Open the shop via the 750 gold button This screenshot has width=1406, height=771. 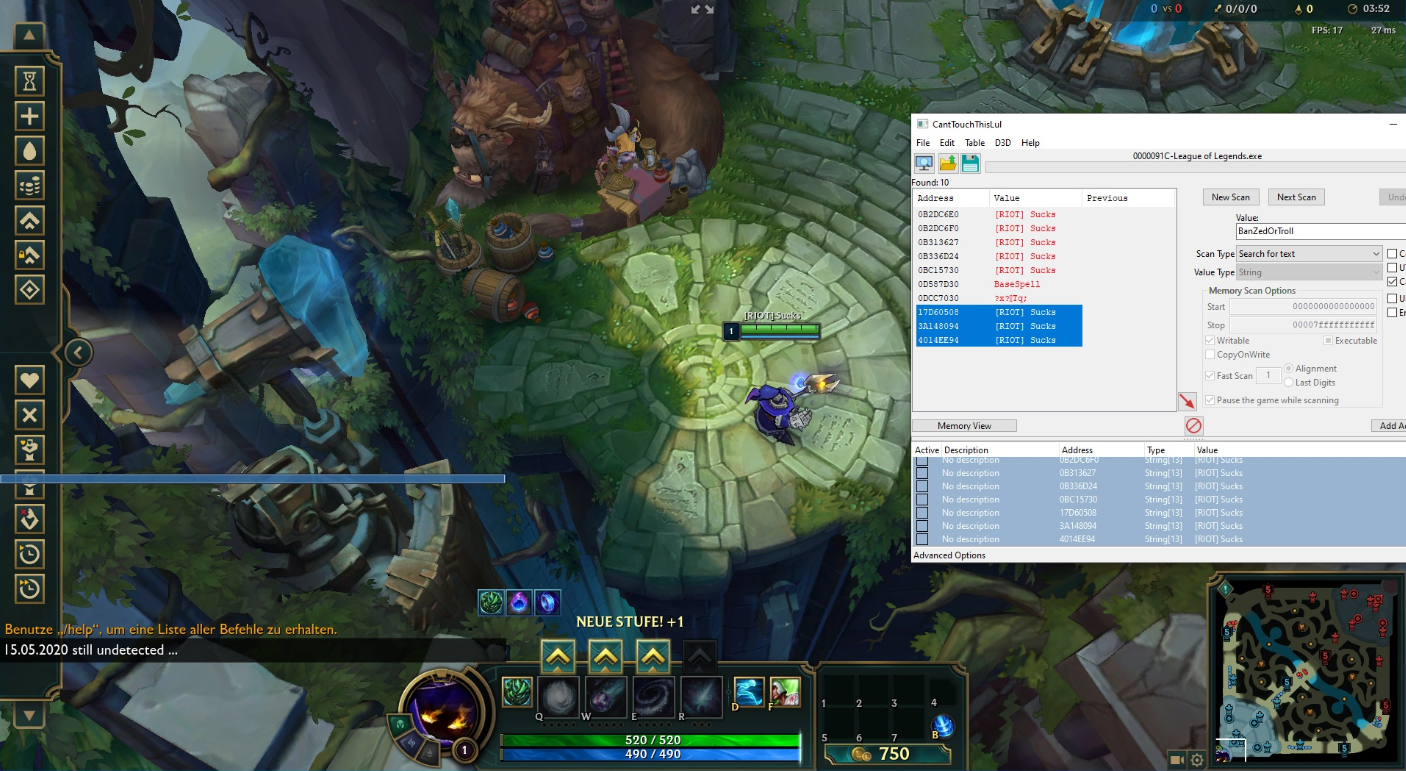pyautogui.click(x=880, y=753)
